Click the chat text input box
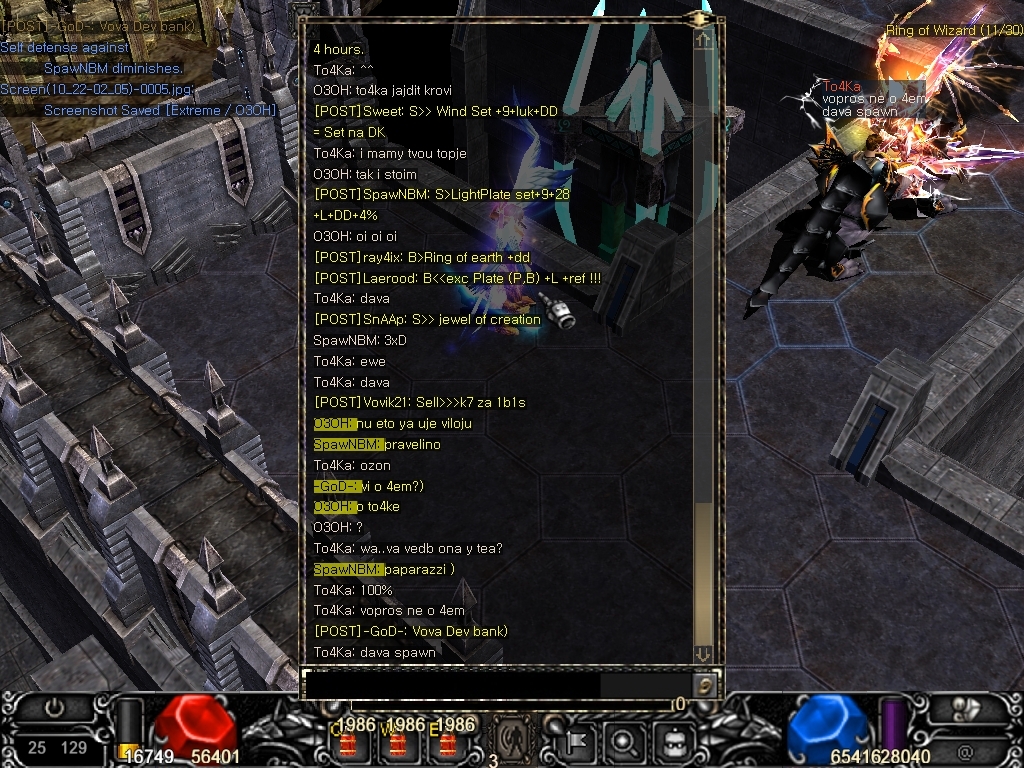 tap(452, 685)
